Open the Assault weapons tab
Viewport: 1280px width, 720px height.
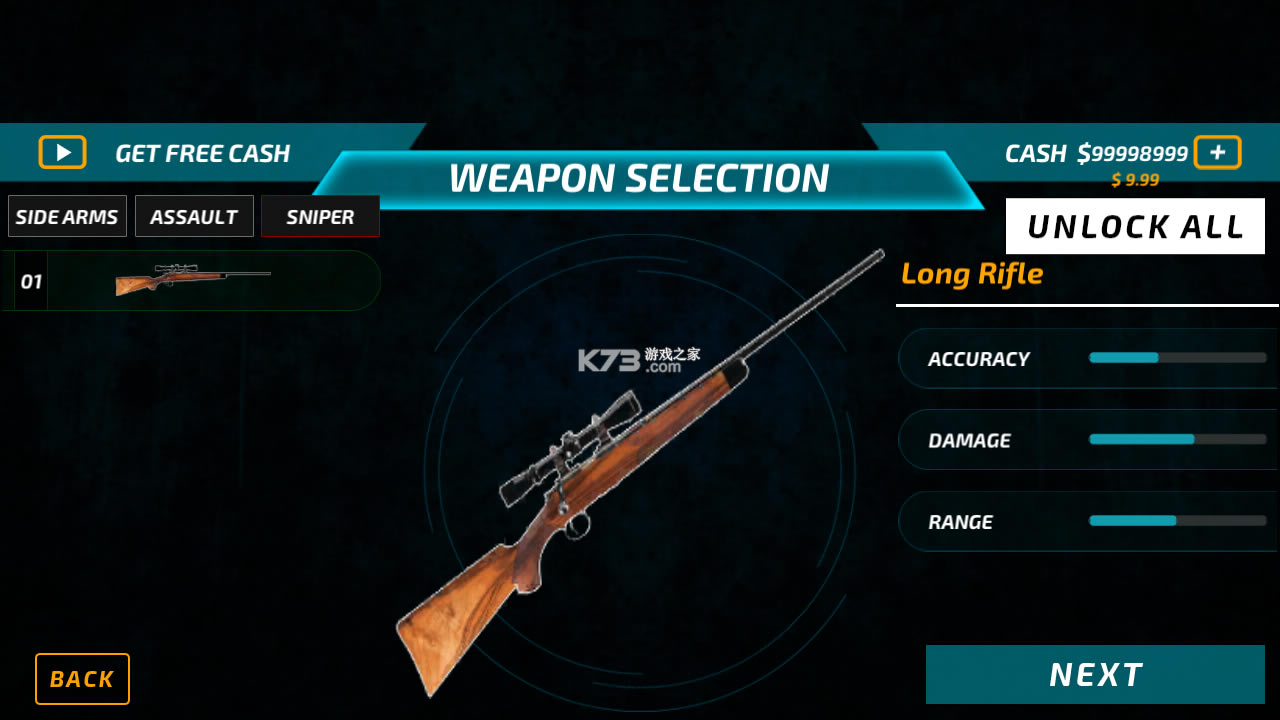pos(194,216)
